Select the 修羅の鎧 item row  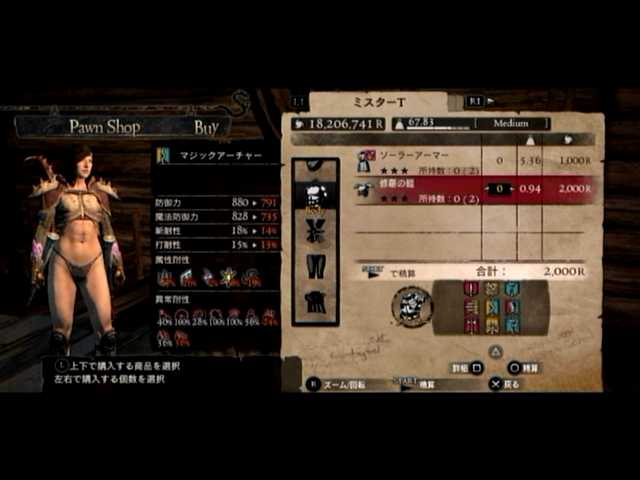click(420, 190)
